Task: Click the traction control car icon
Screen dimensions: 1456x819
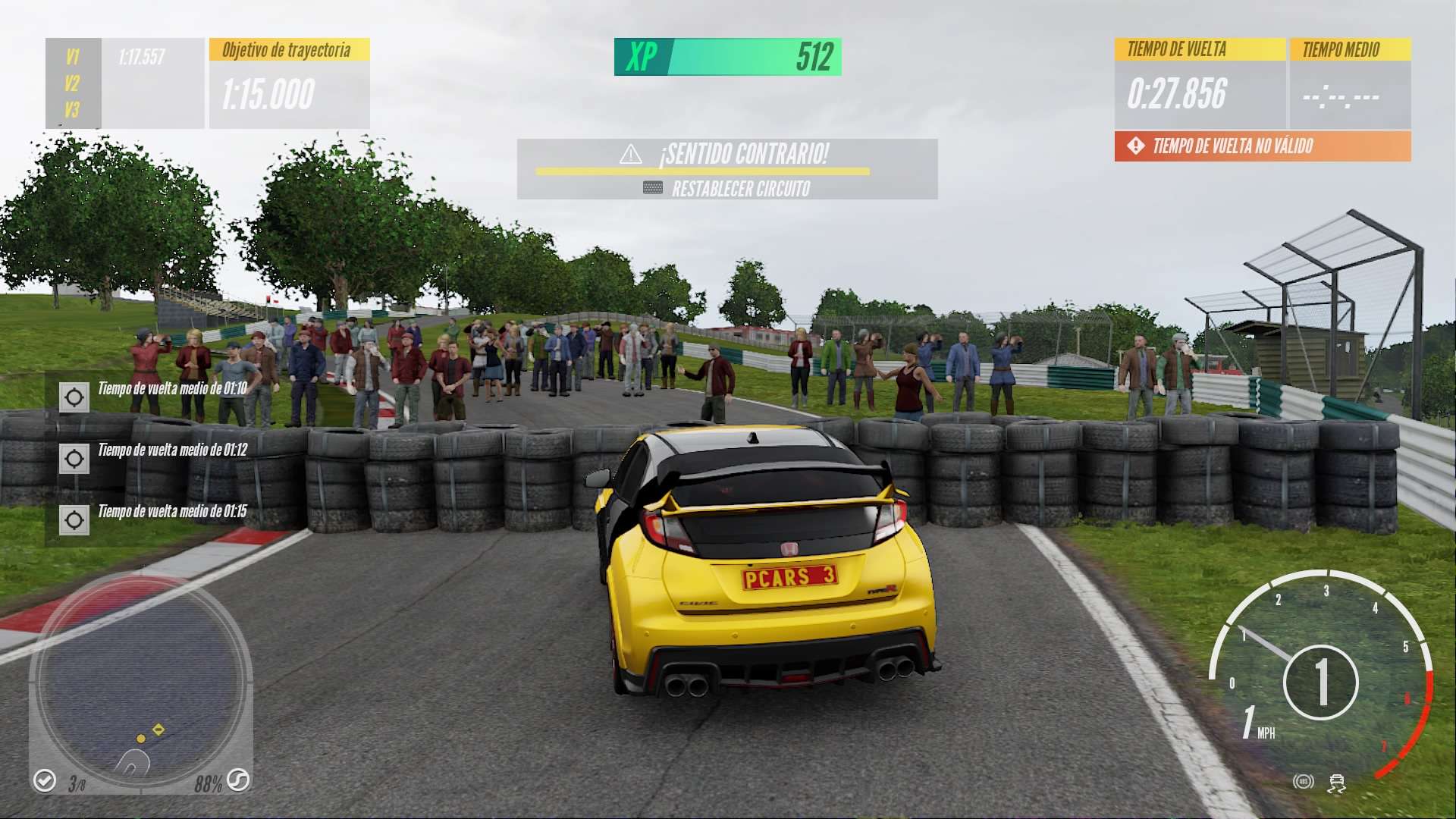Action: click(1336, 783)
